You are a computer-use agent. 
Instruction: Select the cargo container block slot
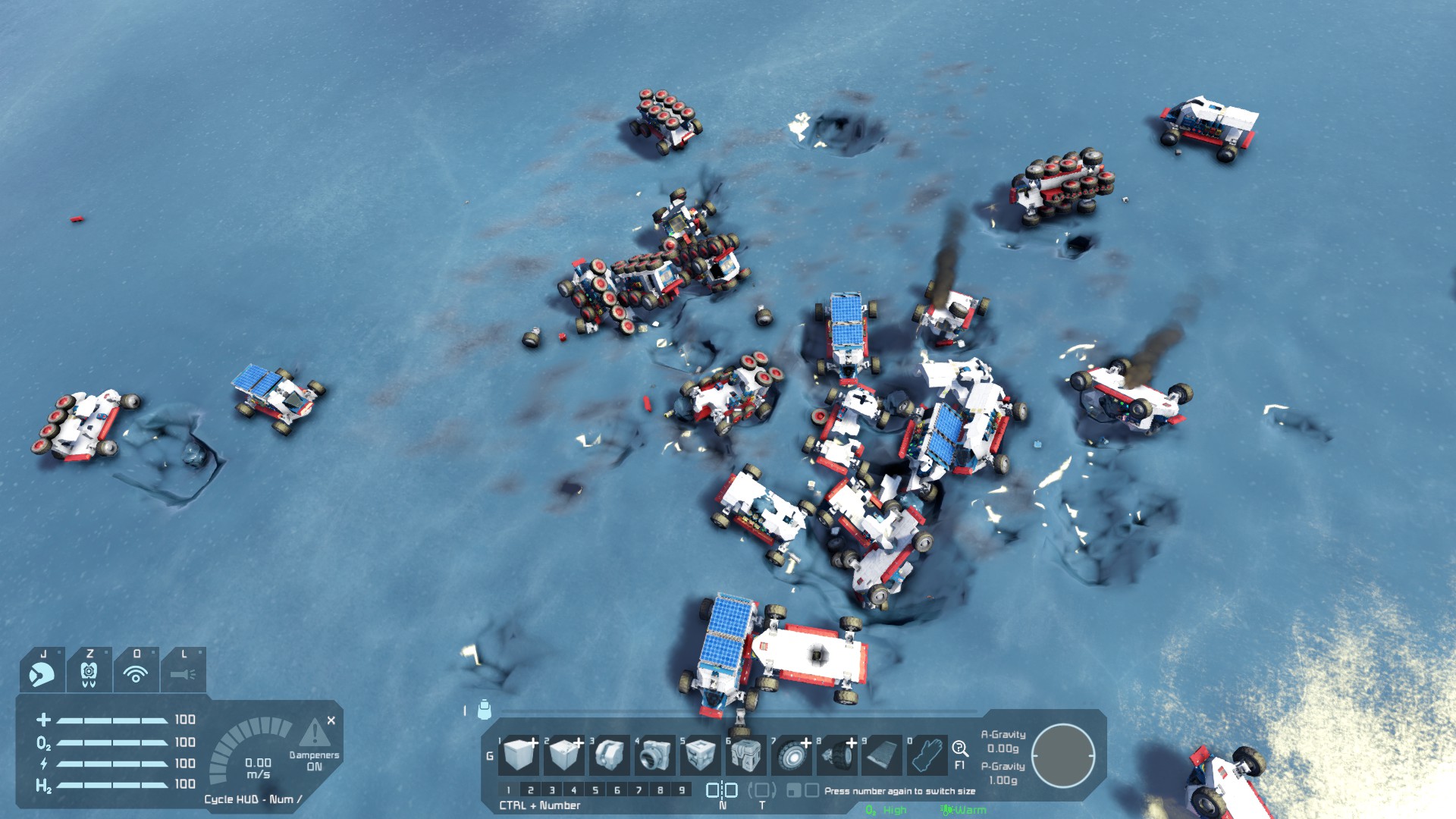(745, 755)
